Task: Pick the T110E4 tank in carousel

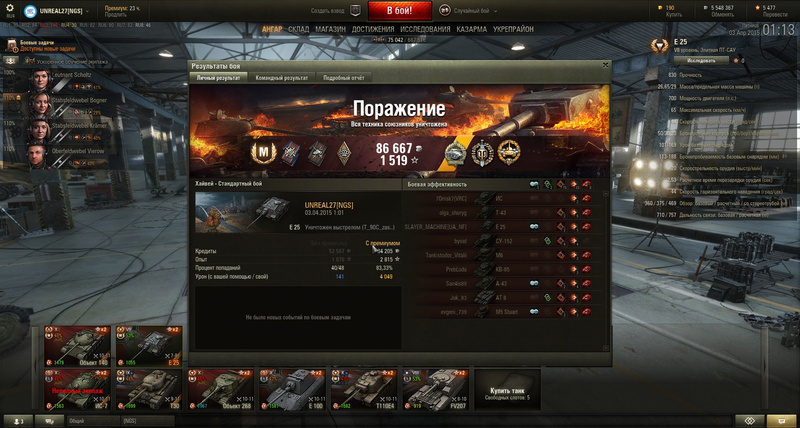Action: (x=359, y=387)
